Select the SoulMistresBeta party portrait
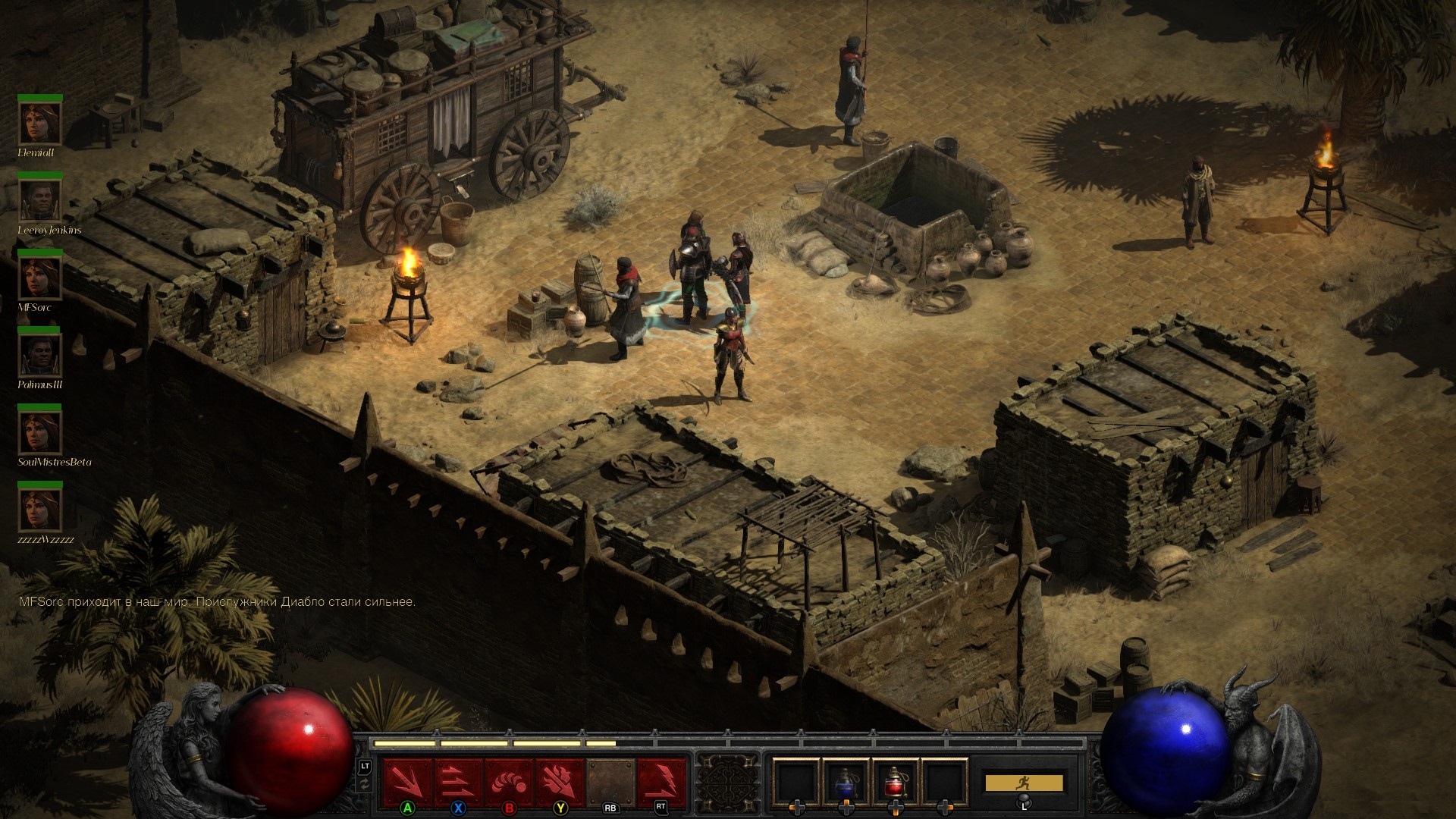The width and height of the screenshot is (1456, 819). tap(39, 432)
